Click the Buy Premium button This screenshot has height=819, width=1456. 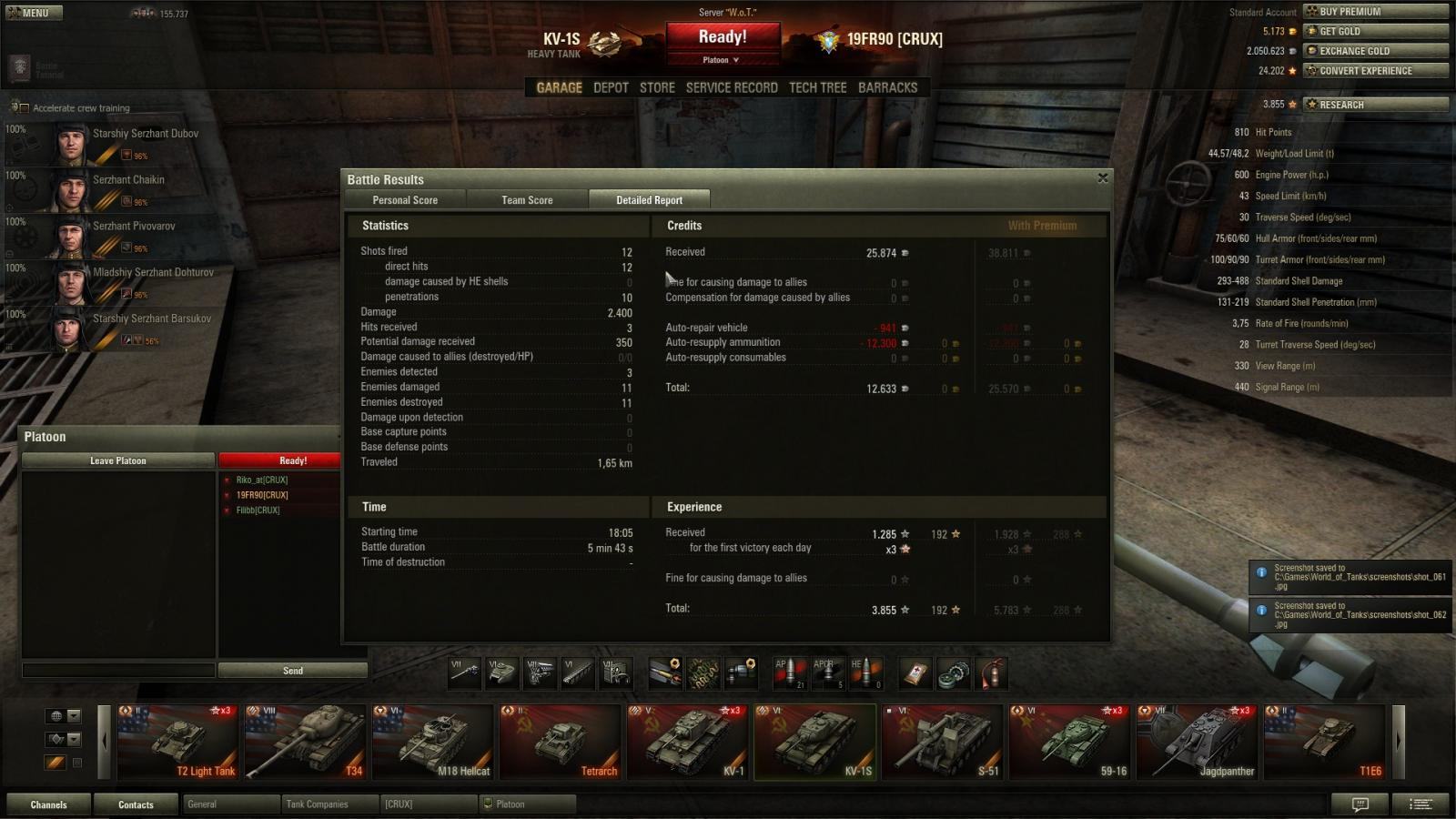click(x=1375, y=12)
